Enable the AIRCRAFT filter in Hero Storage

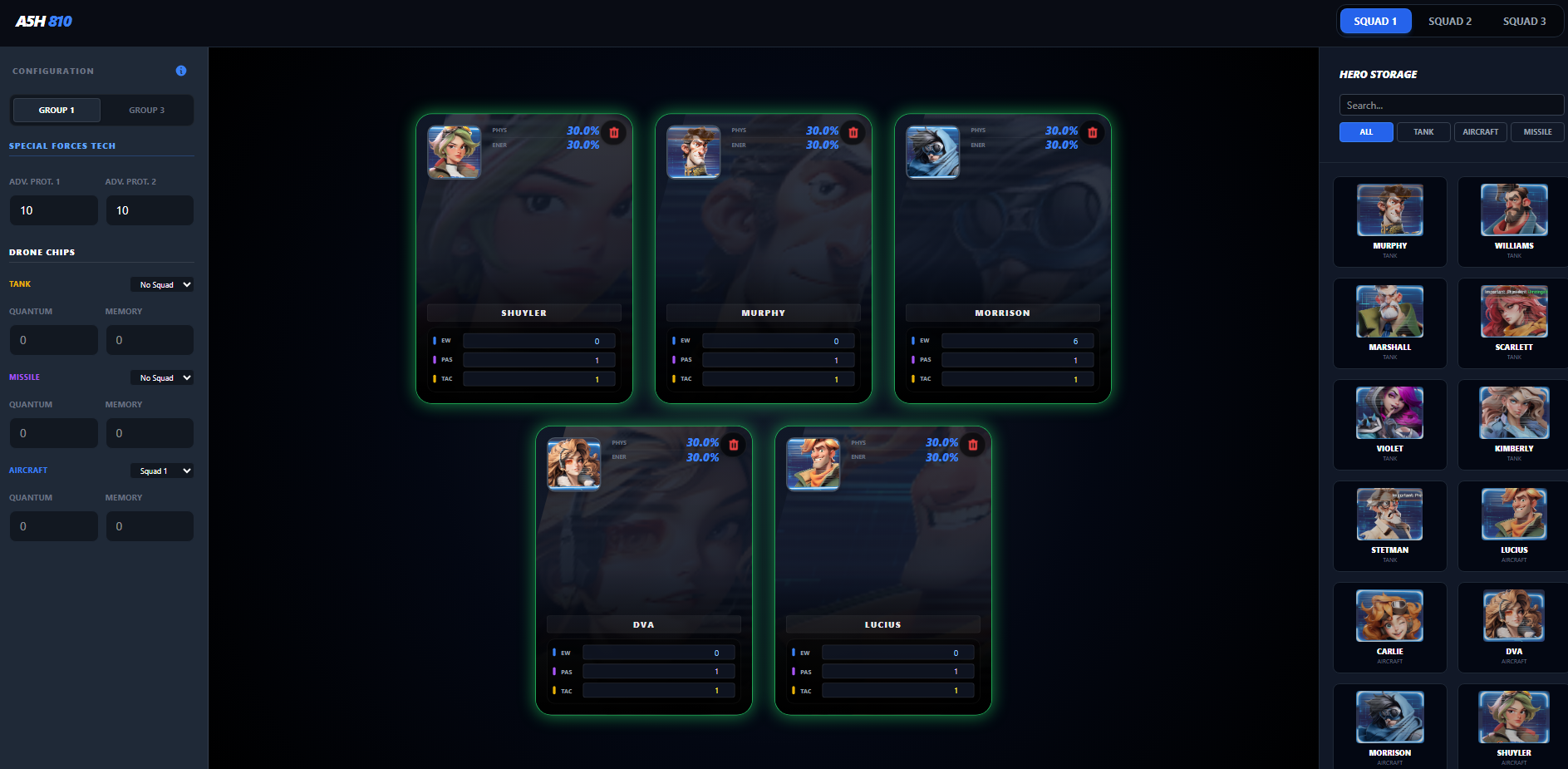1481,131
